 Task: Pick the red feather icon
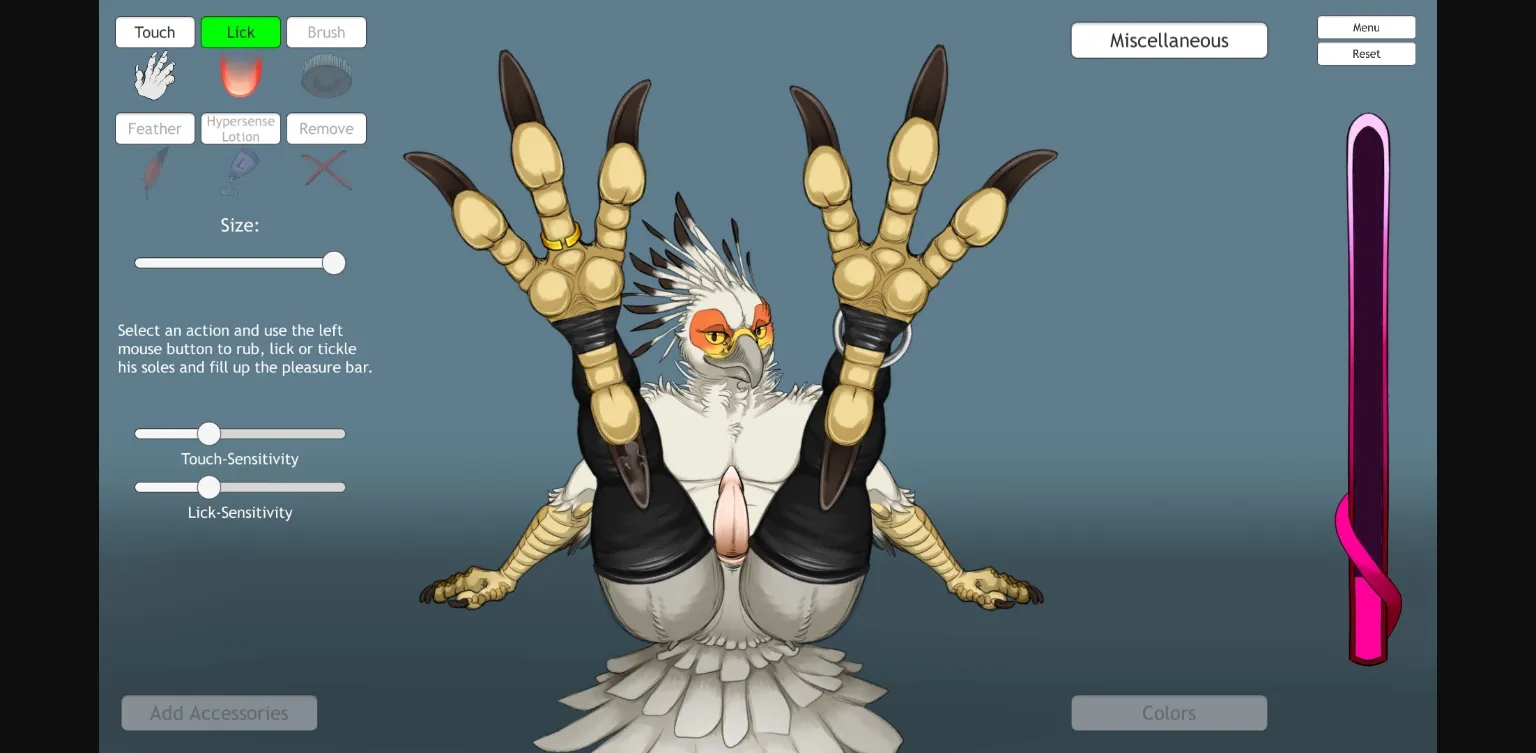point(154,170)
